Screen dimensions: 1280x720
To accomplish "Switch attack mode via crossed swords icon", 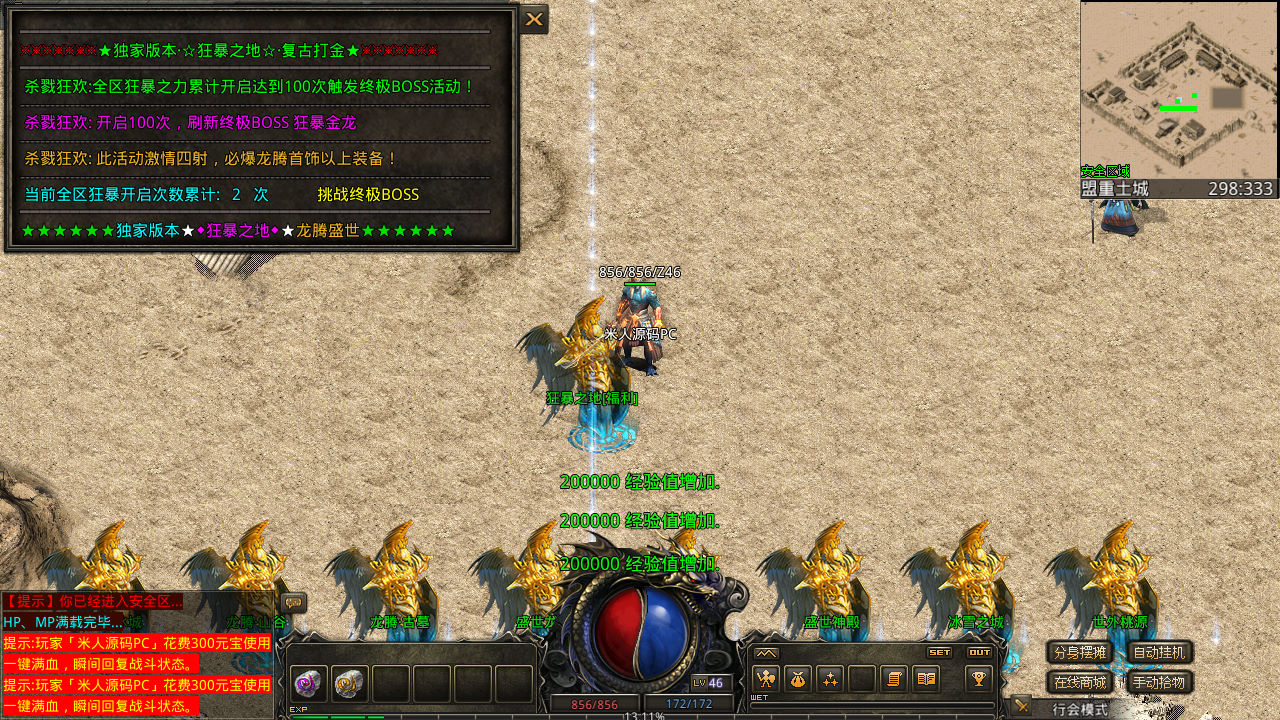I will coord(1020,706).
